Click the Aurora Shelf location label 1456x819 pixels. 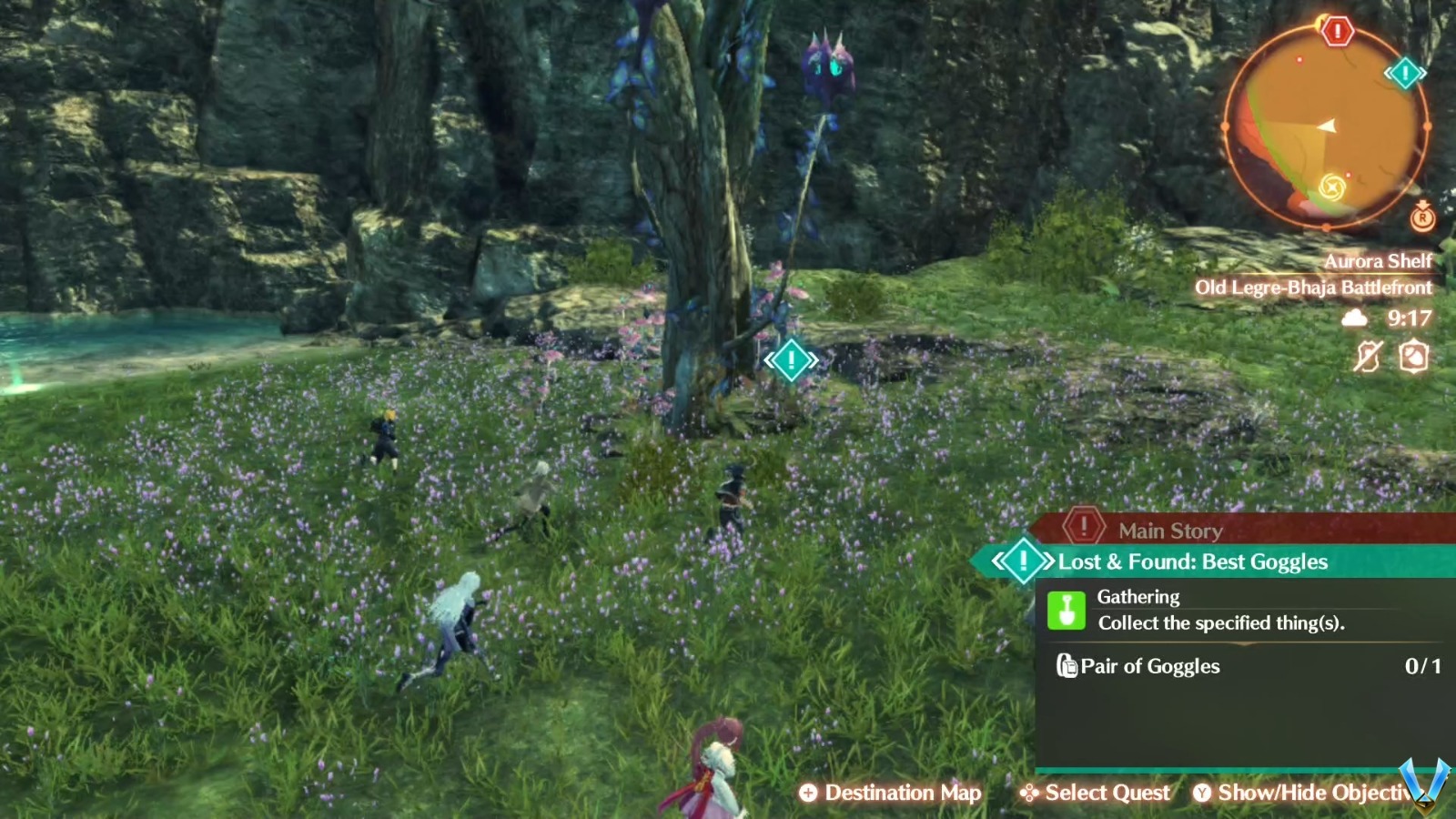tap(1380, 261)
